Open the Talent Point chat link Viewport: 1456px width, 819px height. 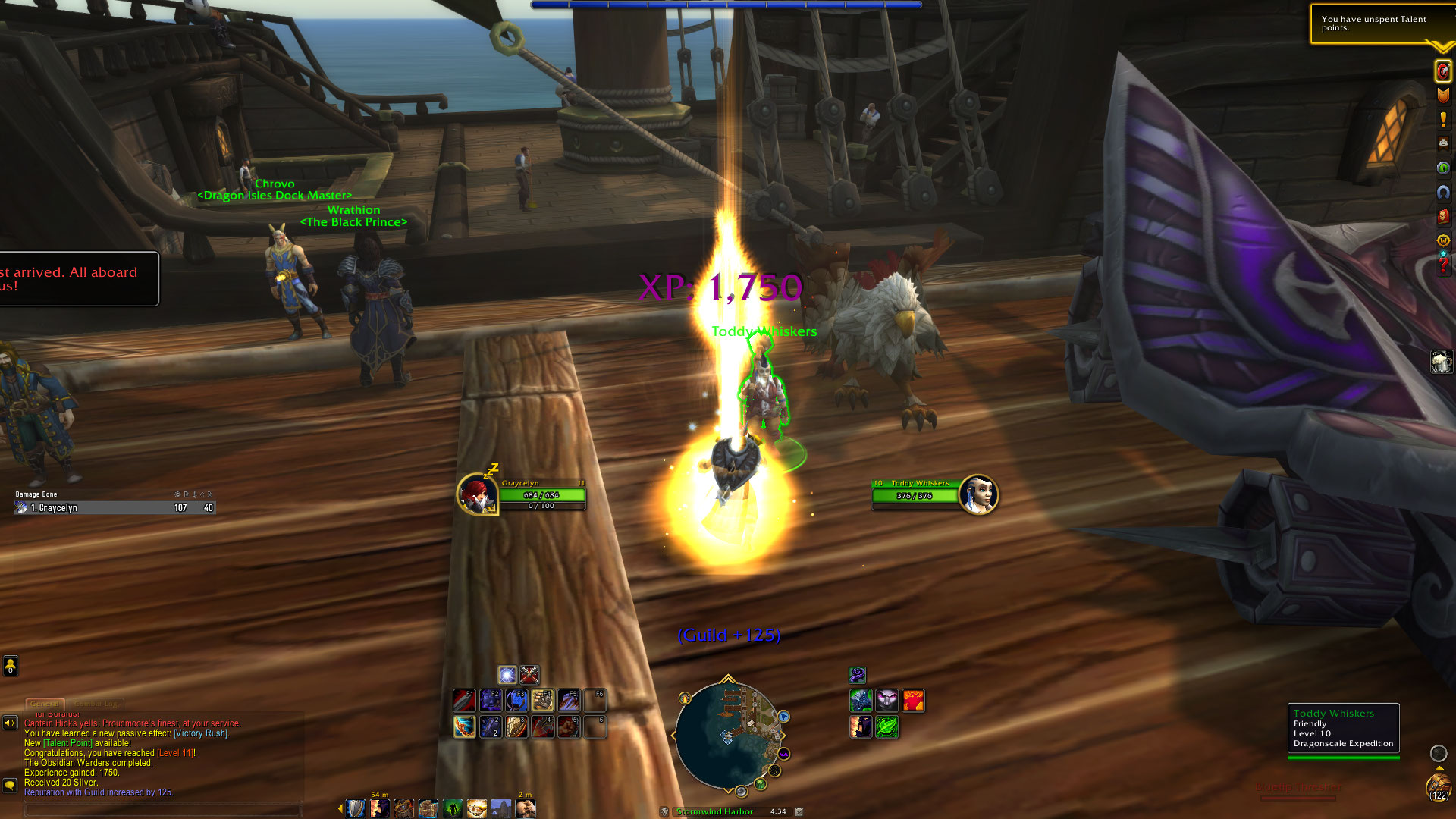coord(67,743)
